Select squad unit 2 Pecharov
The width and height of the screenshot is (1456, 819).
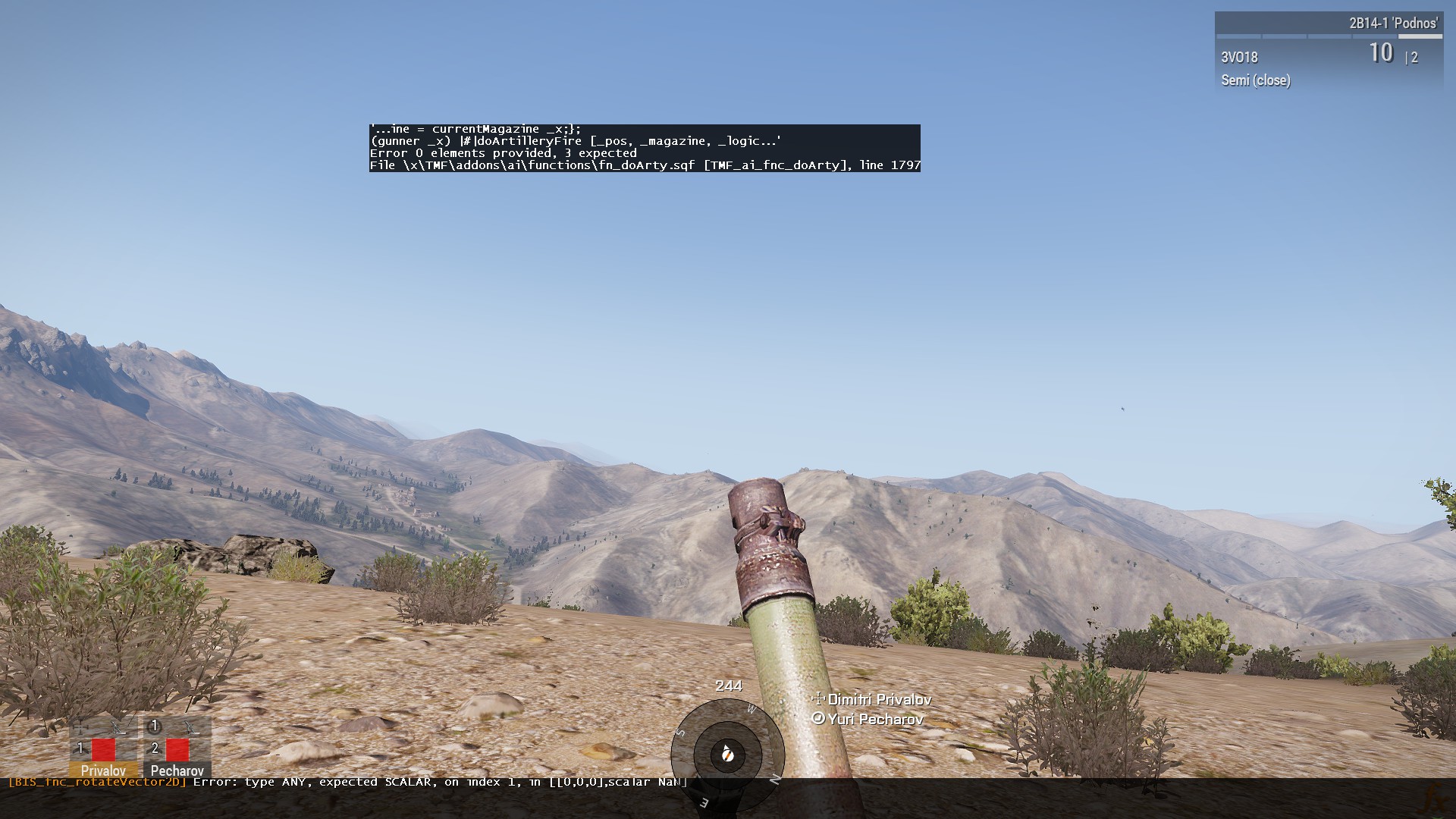(177, 749)
